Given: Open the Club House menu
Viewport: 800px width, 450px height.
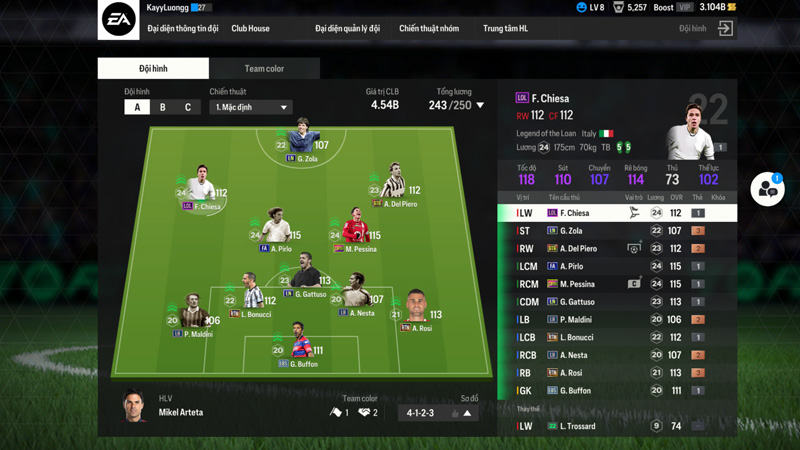Looking at the screenshot, I should pyautogui.click(x=250, y=29).
